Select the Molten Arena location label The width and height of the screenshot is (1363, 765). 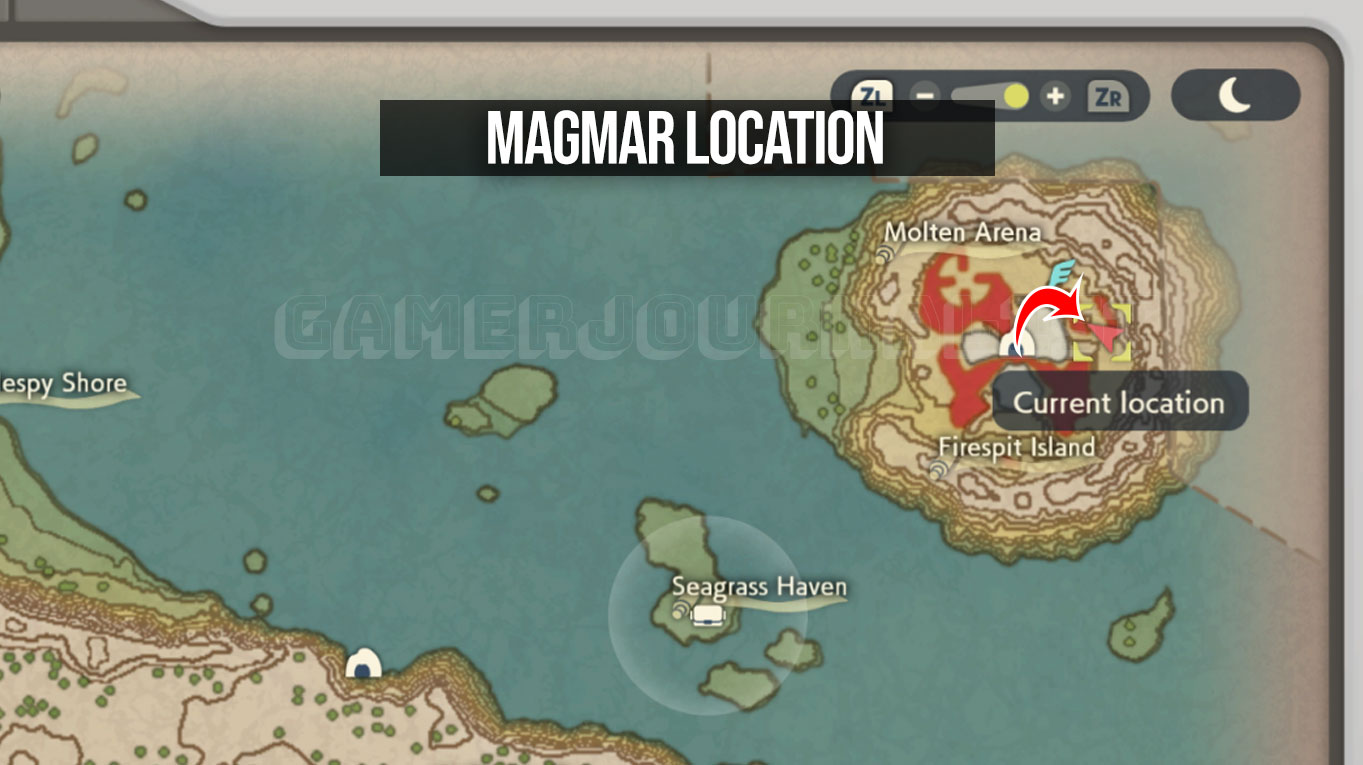[x=965, y=232]
